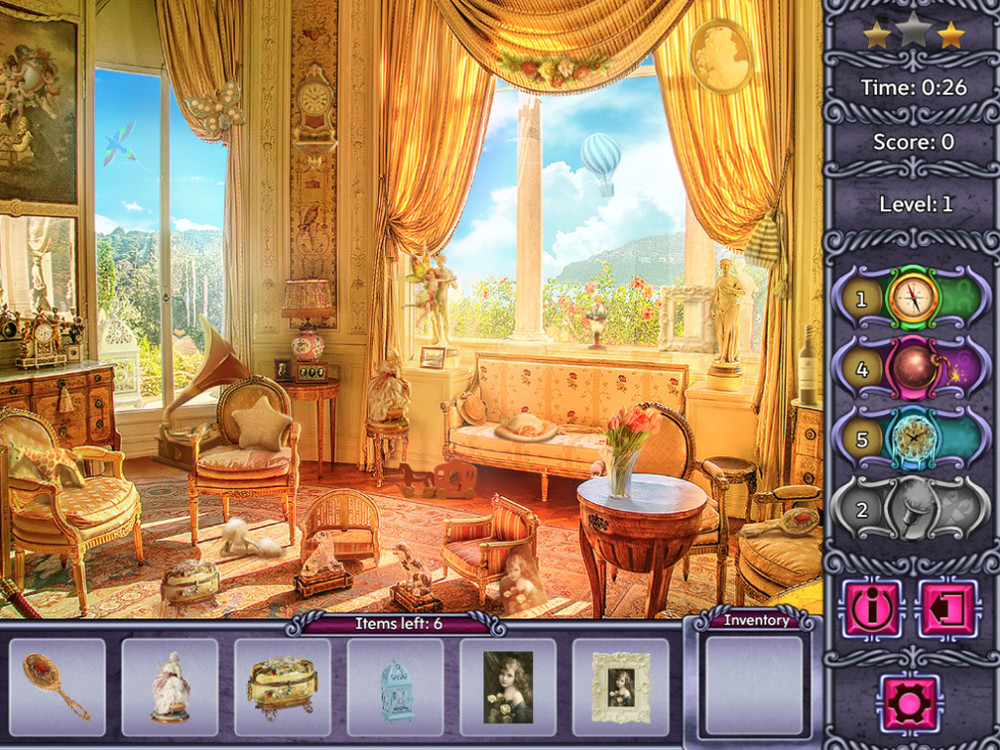Activate the clock time-freeze power-up
This screenshot has height=750, width=1000.
pyautogui.click(x=913, y=437)
